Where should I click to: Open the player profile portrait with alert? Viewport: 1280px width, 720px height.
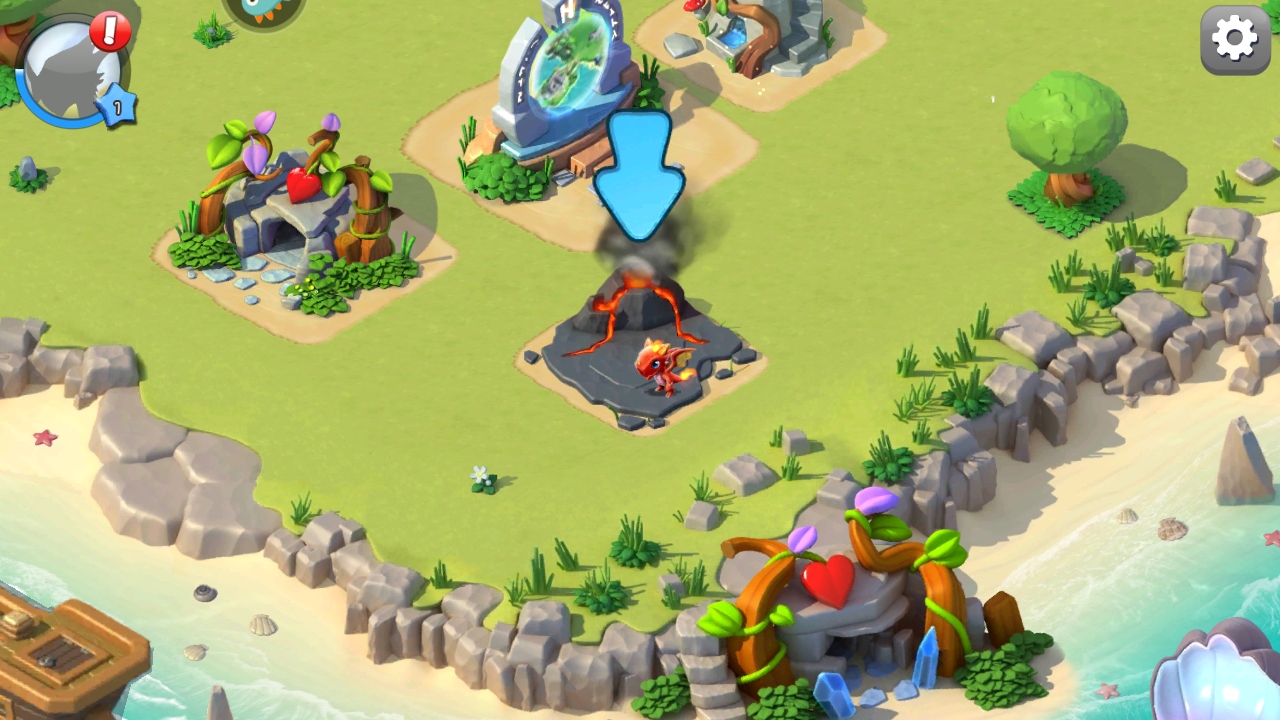pyautogui.click(x=72, y=72)
